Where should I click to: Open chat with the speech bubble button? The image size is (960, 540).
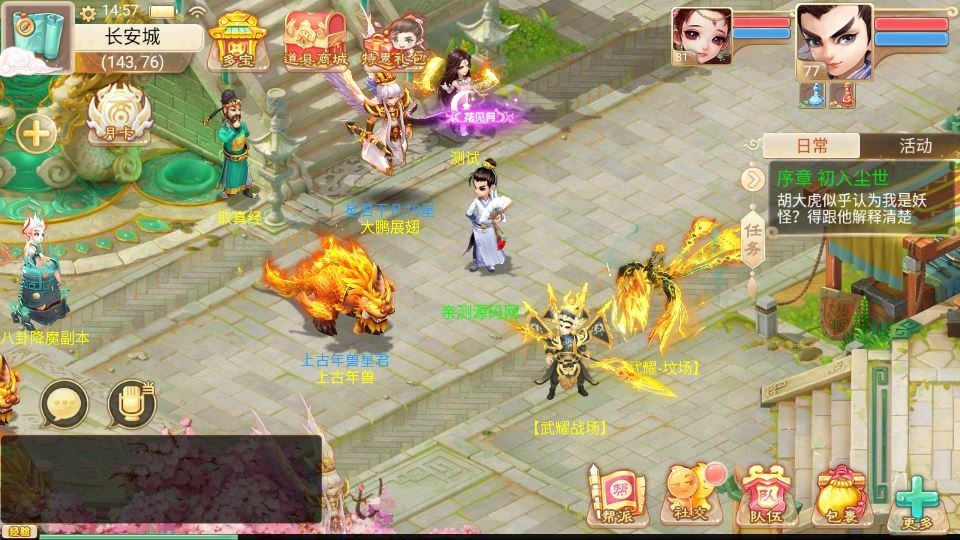(x=65, y=402)
